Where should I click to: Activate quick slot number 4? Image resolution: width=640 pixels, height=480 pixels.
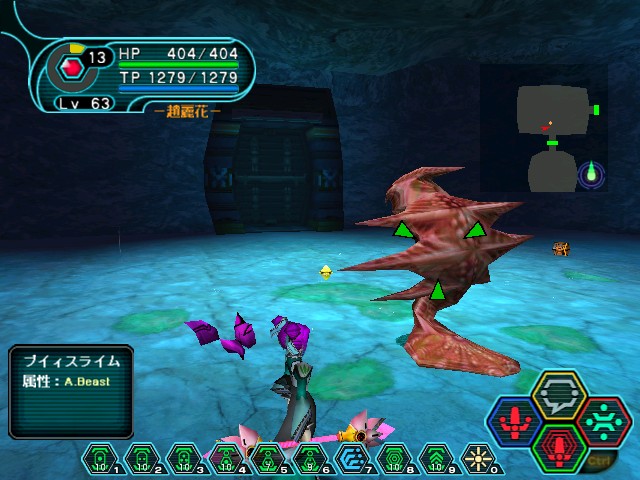coord(227,457)
